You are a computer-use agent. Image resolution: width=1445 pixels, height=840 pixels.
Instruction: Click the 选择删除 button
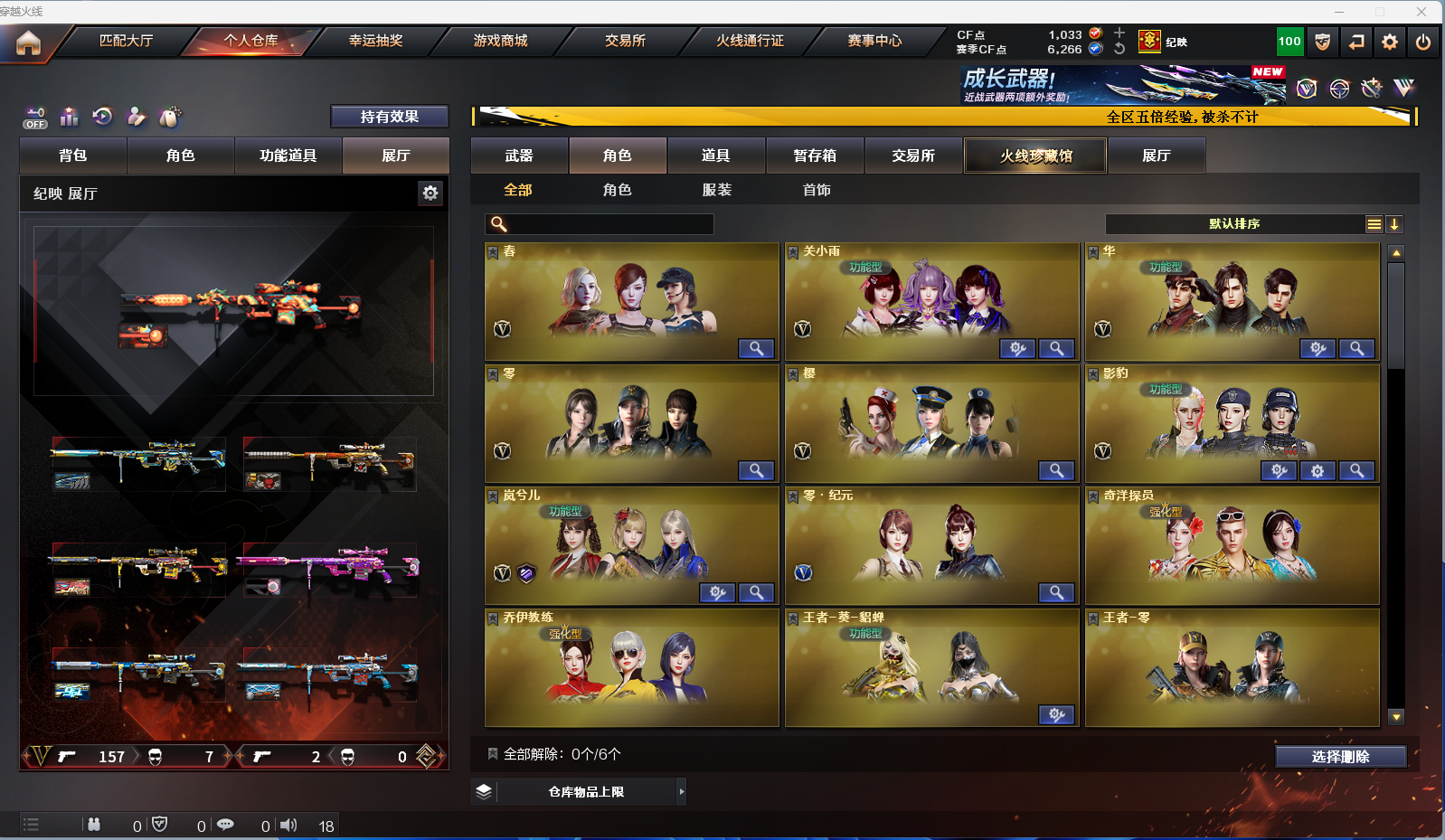click(x=1340, y=757)
